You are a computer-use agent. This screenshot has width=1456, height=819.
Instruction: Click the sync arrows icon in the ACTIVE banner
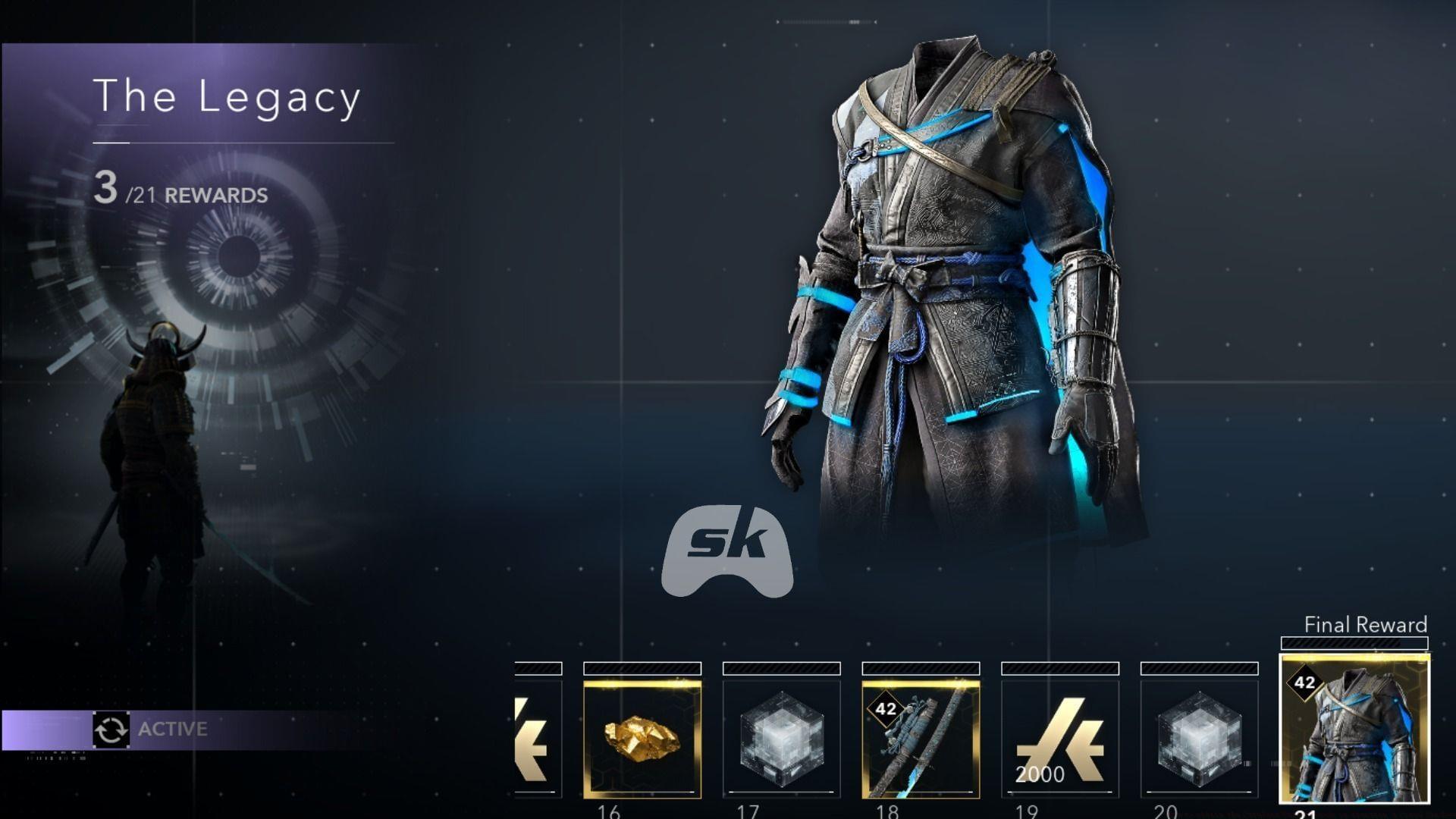[111, 730]
